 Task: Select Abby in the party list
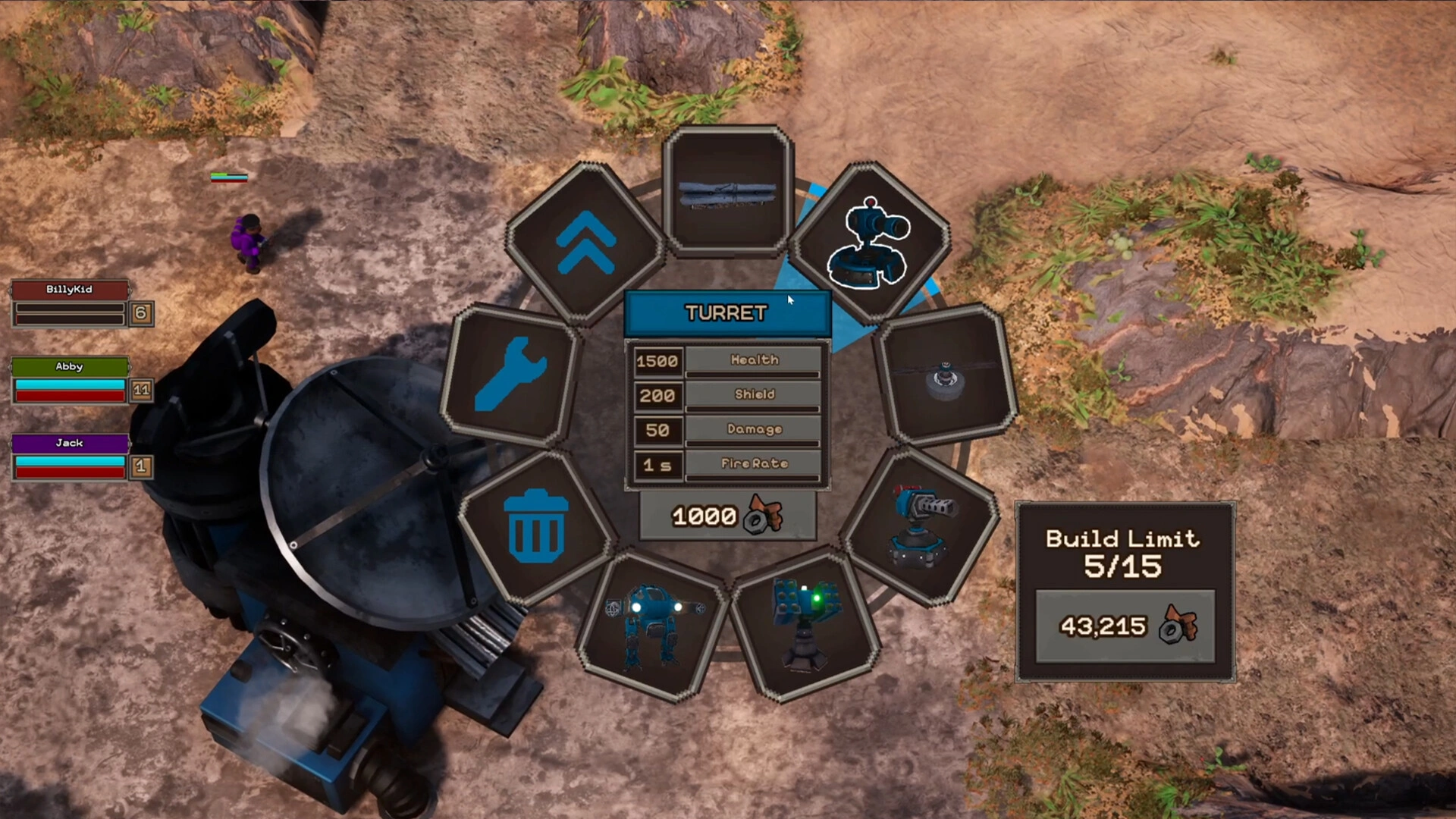(69, 367)
